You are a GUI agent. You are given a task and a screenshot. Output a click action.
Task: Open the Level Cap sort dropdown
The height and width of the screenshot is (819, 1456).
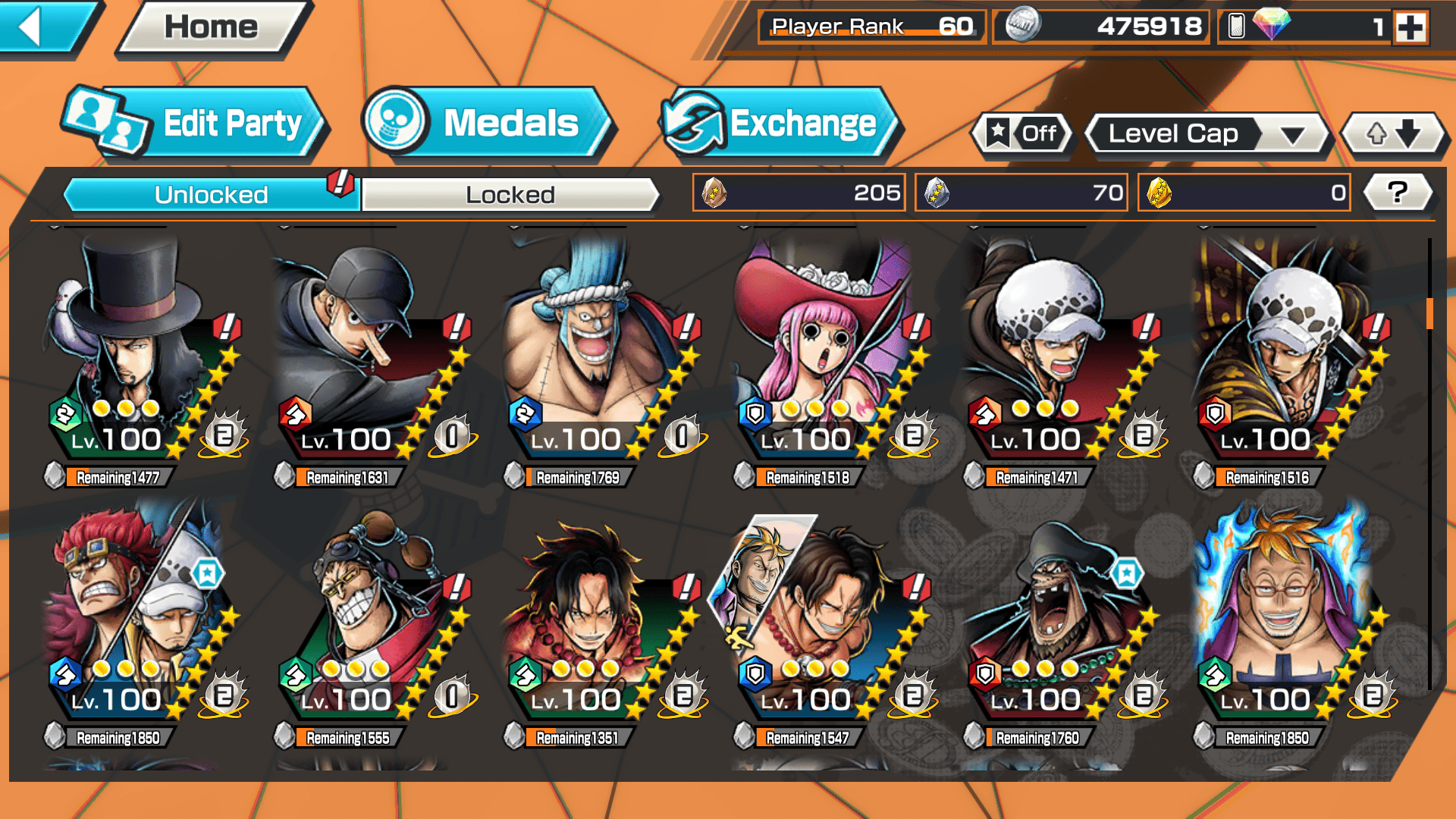click(x=1207, y=134)
